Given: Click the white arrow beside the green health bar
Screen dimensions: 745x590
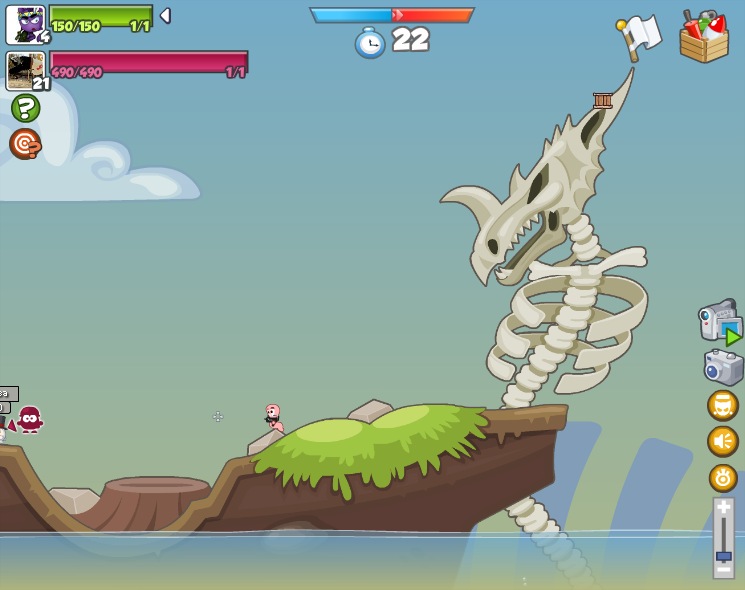Looking at the screenshot, I should [165, 16].
